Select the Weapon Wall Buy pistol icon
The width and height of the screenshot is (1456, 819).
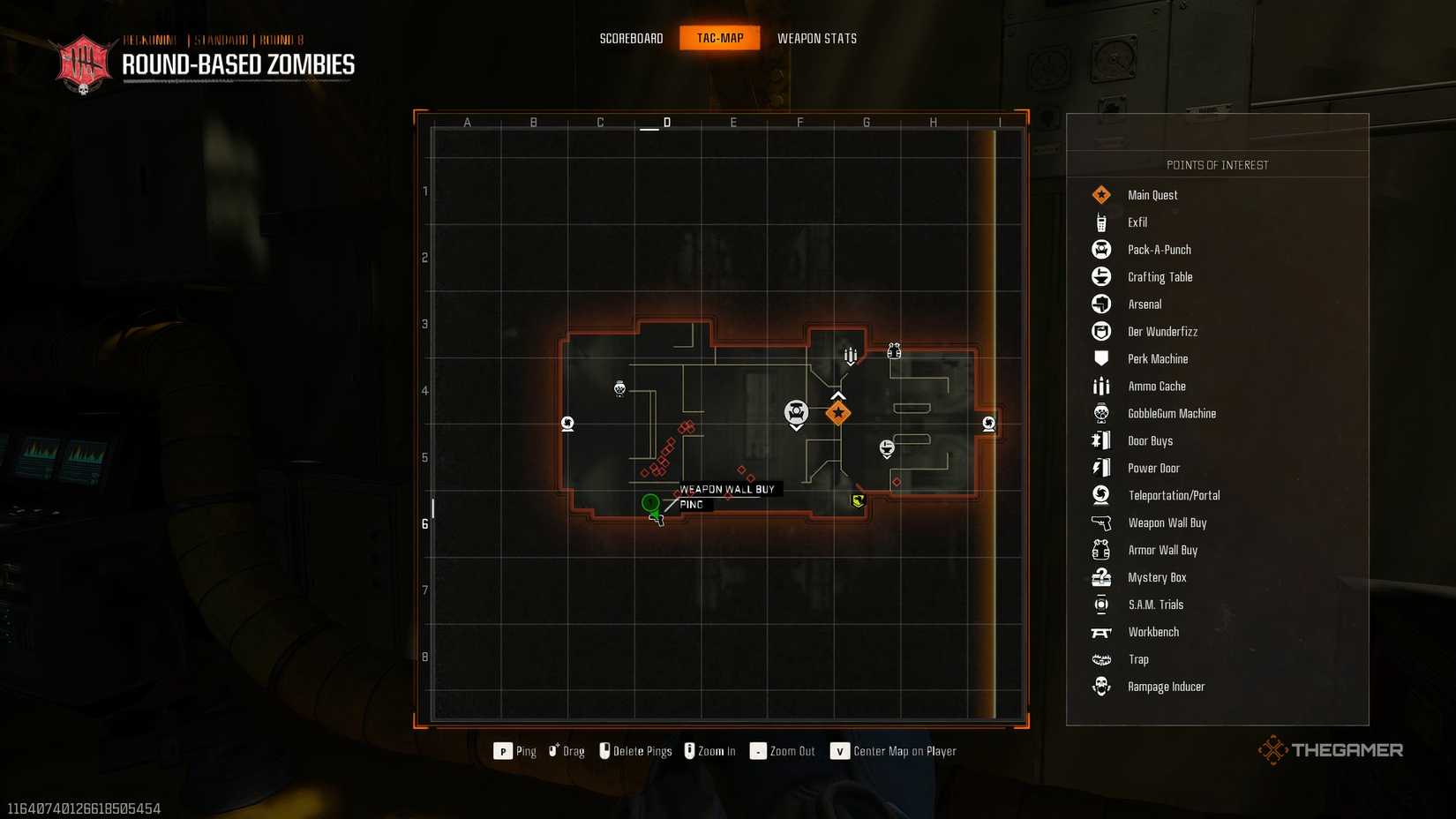pos(1101,522)
